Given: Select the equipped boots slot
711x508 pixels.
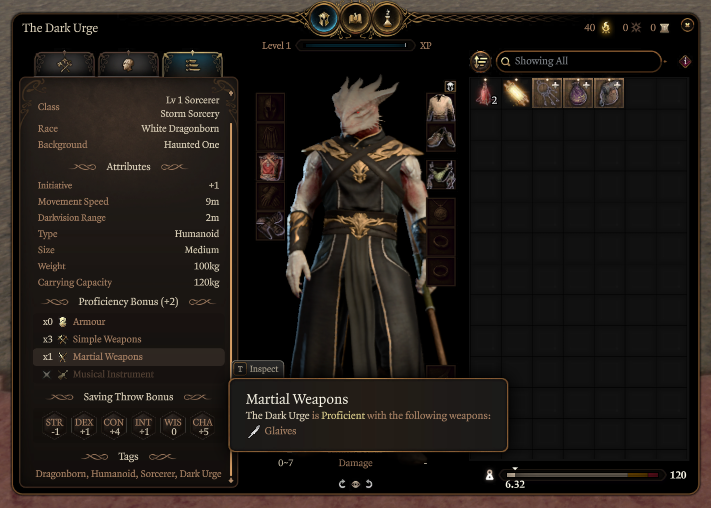Looking at the screenshot, I should click(x=270, y=227).
